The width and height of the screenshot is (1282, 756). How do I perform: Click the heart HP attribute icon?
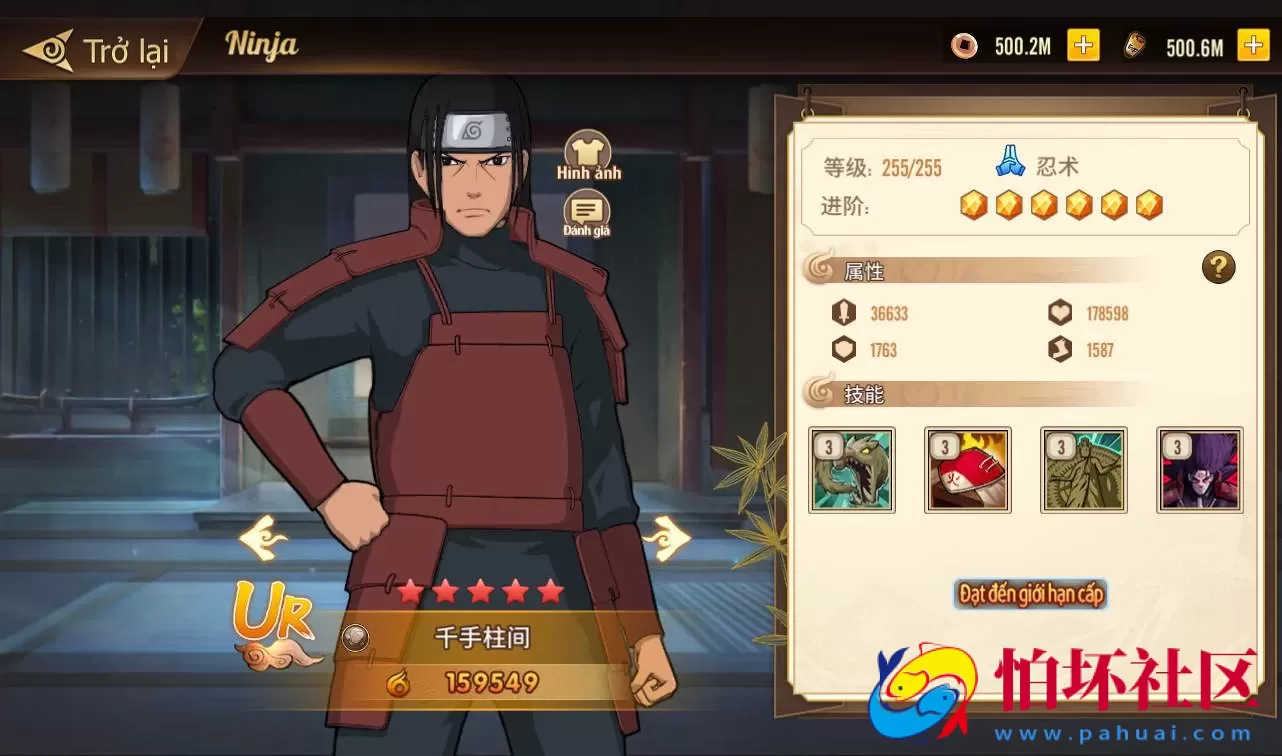coord(1059,313)
